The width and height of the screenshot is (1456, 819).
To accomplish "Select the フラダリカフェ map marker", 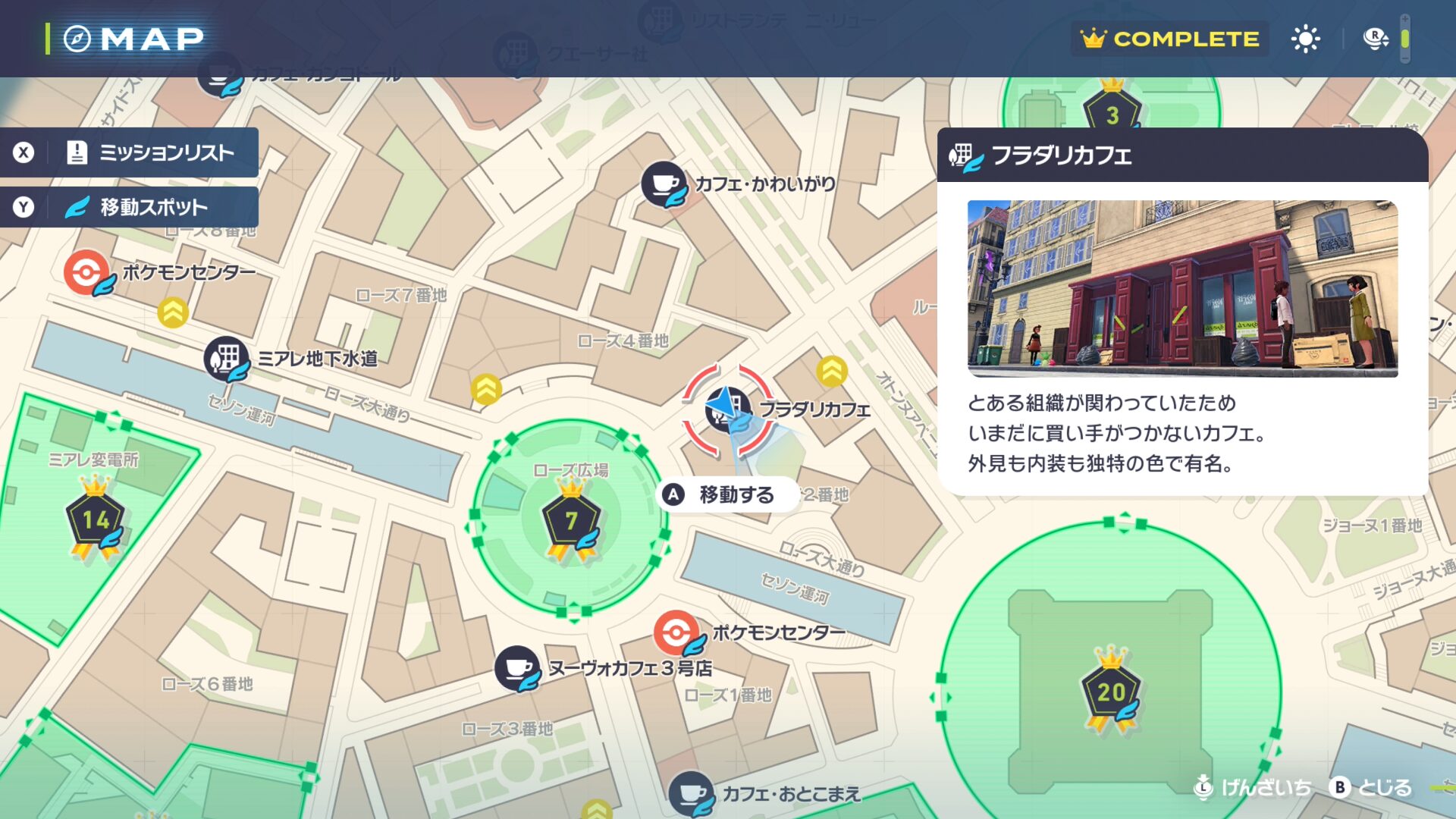I will (727, 409).
